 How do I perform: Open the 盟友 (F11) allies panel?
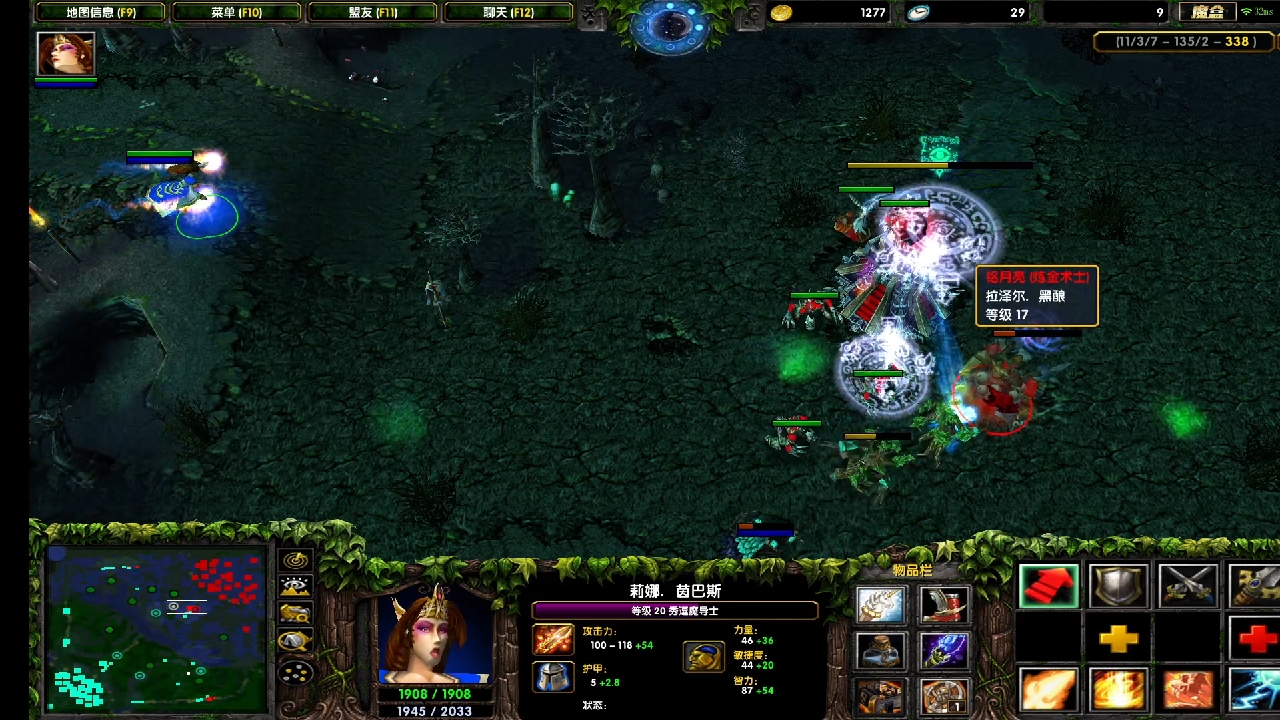coord(372,12)
